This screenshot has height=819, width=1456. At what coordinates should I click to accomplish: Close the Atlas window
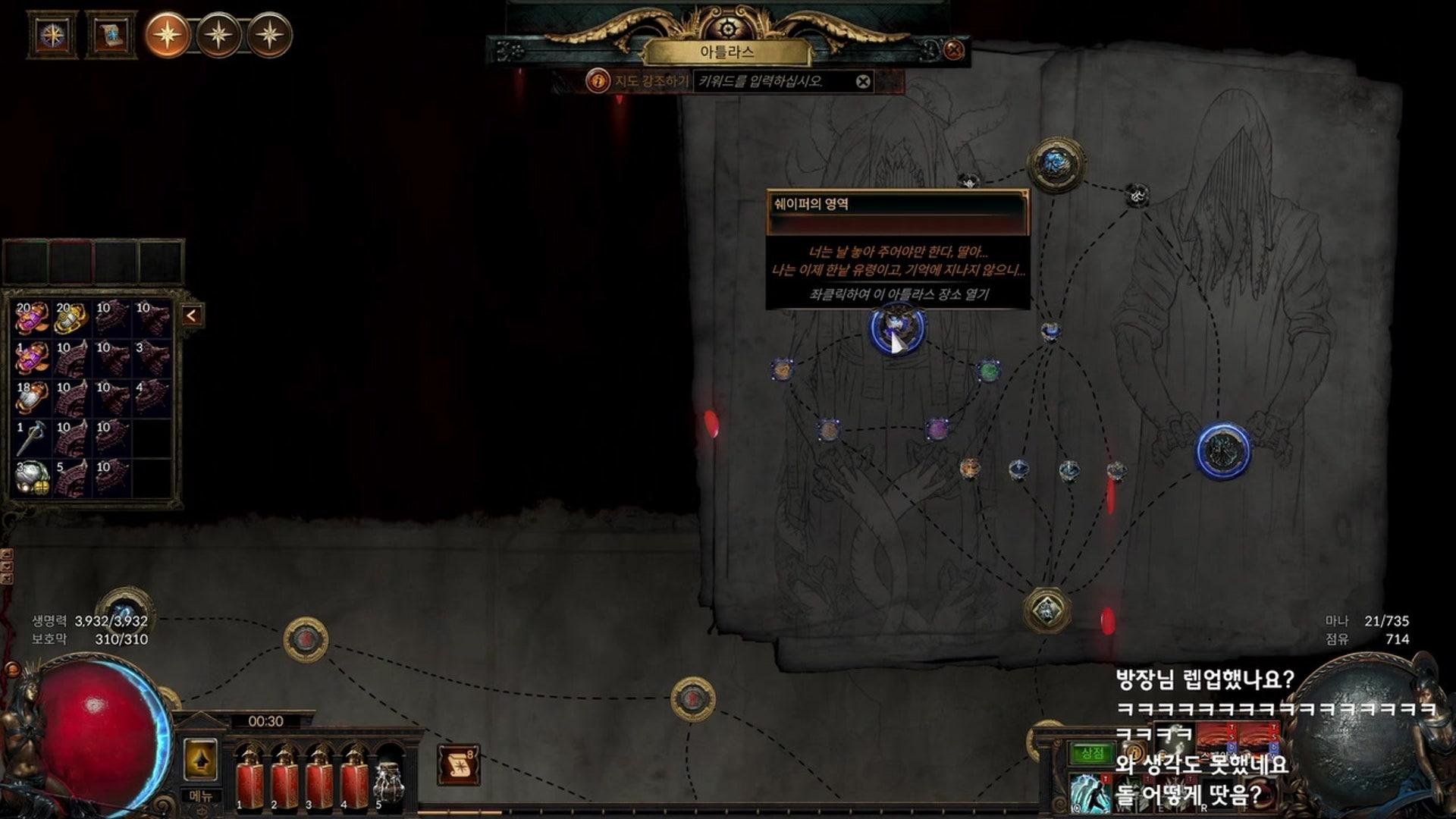point(954,50)
